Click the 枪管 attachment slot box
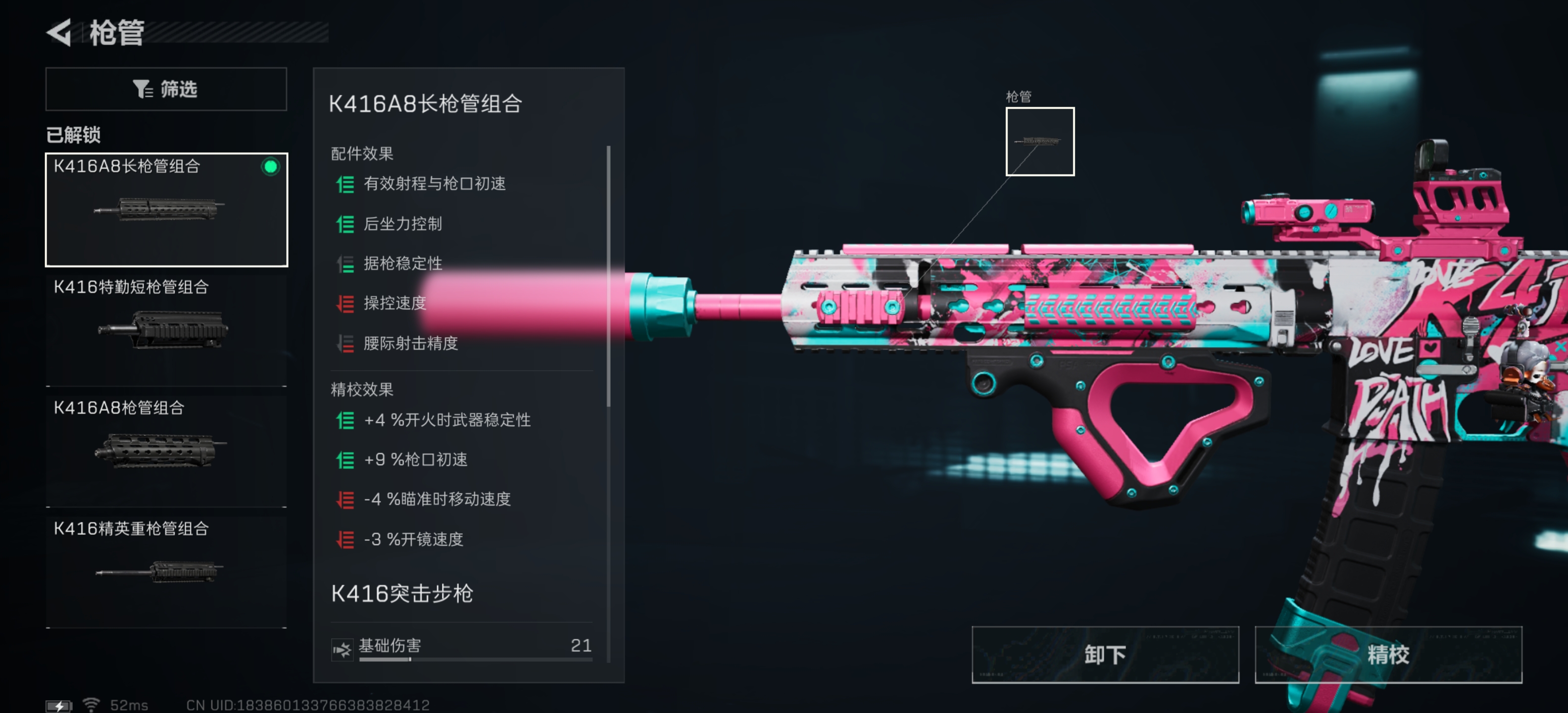This screenshot has width=1568, height=713. tap(1040, 141)
